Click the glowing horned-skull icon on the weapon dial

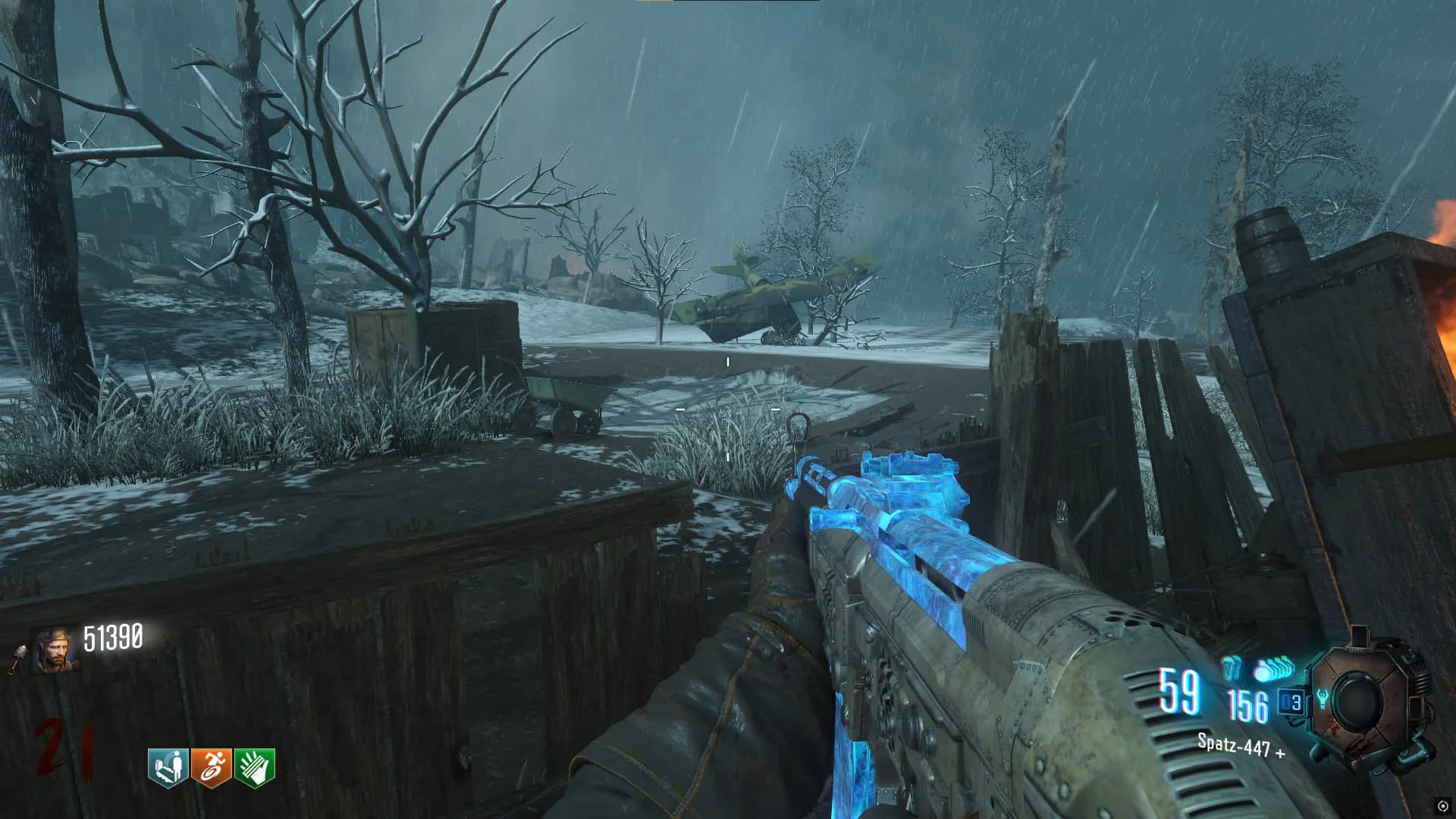pyautogui.click(x=1322, y=698)
